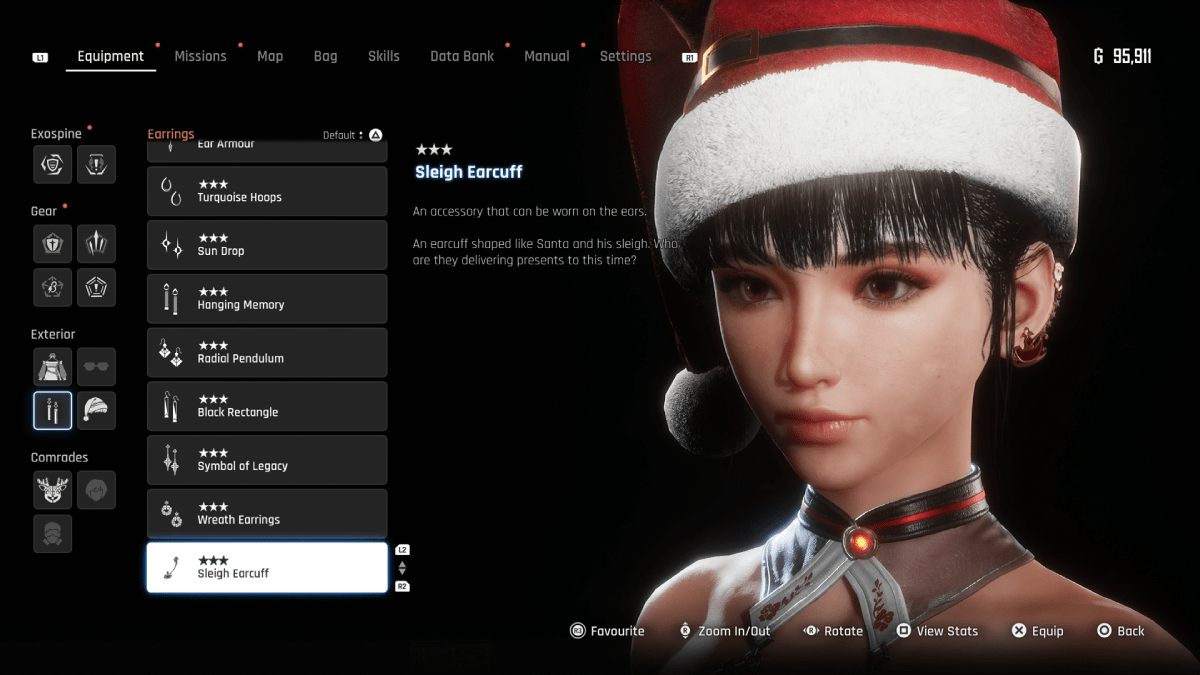Viewport: 1200px width, 675px height.
Task: Select the Sleigh Earcuff entry
Action: pyautogui.click(x=267, y=567)
